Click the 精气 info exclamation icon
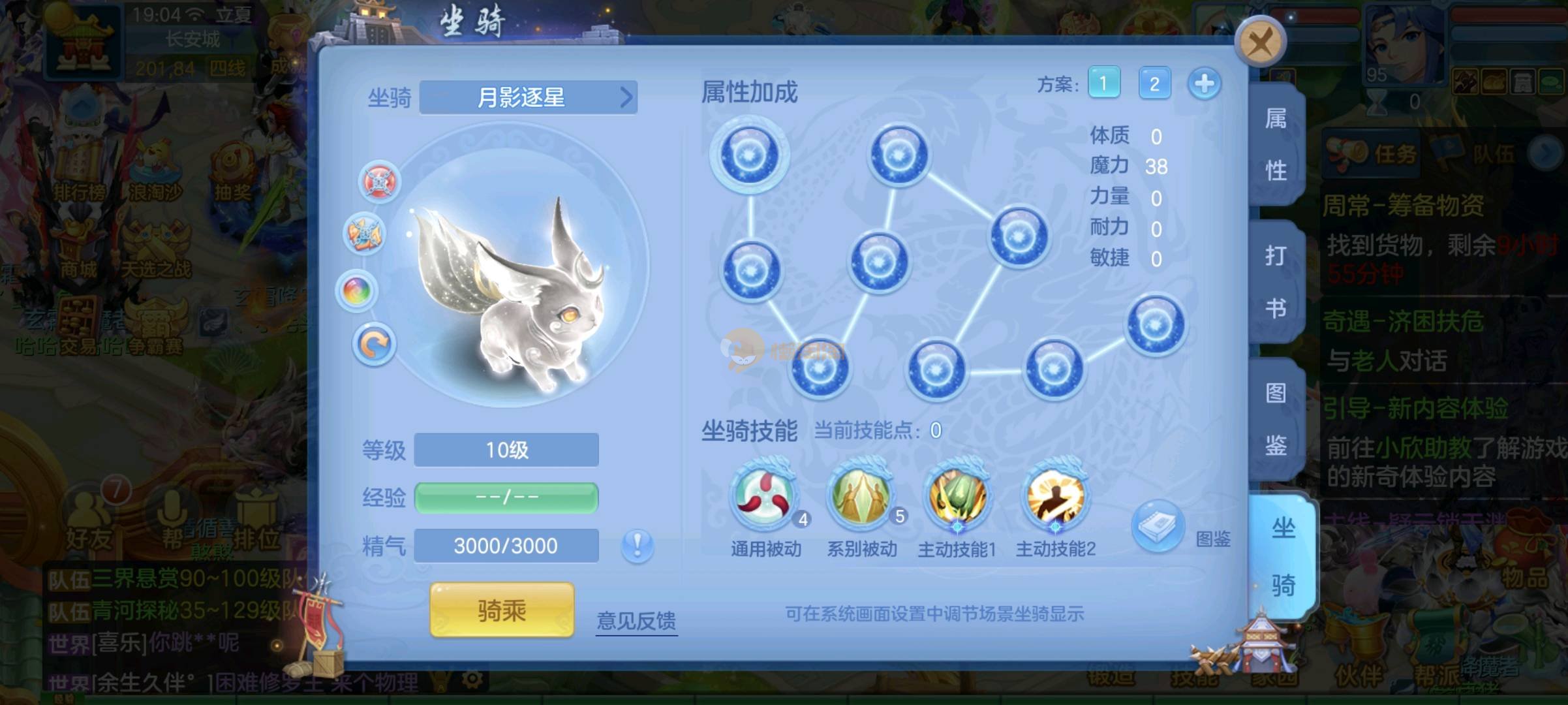The width and height of the screenshot is (1568, 705). 638,544
